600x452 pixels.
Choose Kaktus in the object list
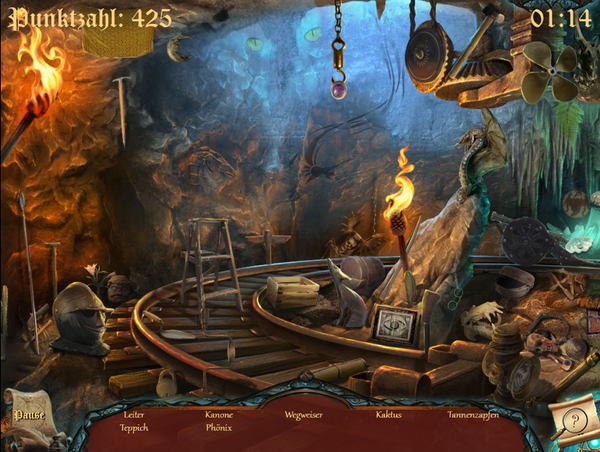click(x=388, y=414)
